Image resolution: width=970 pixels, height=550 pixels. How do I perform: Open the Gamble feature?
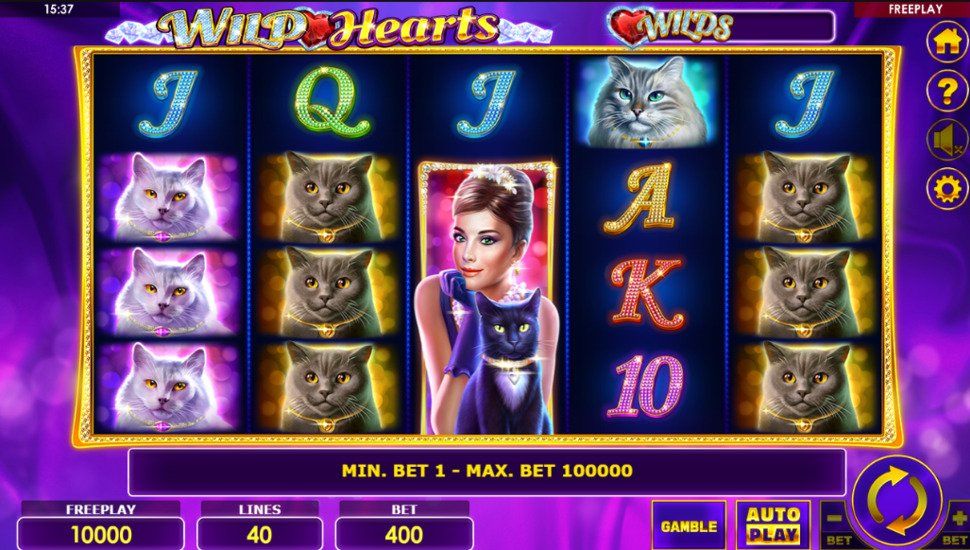tap(688, 525)
